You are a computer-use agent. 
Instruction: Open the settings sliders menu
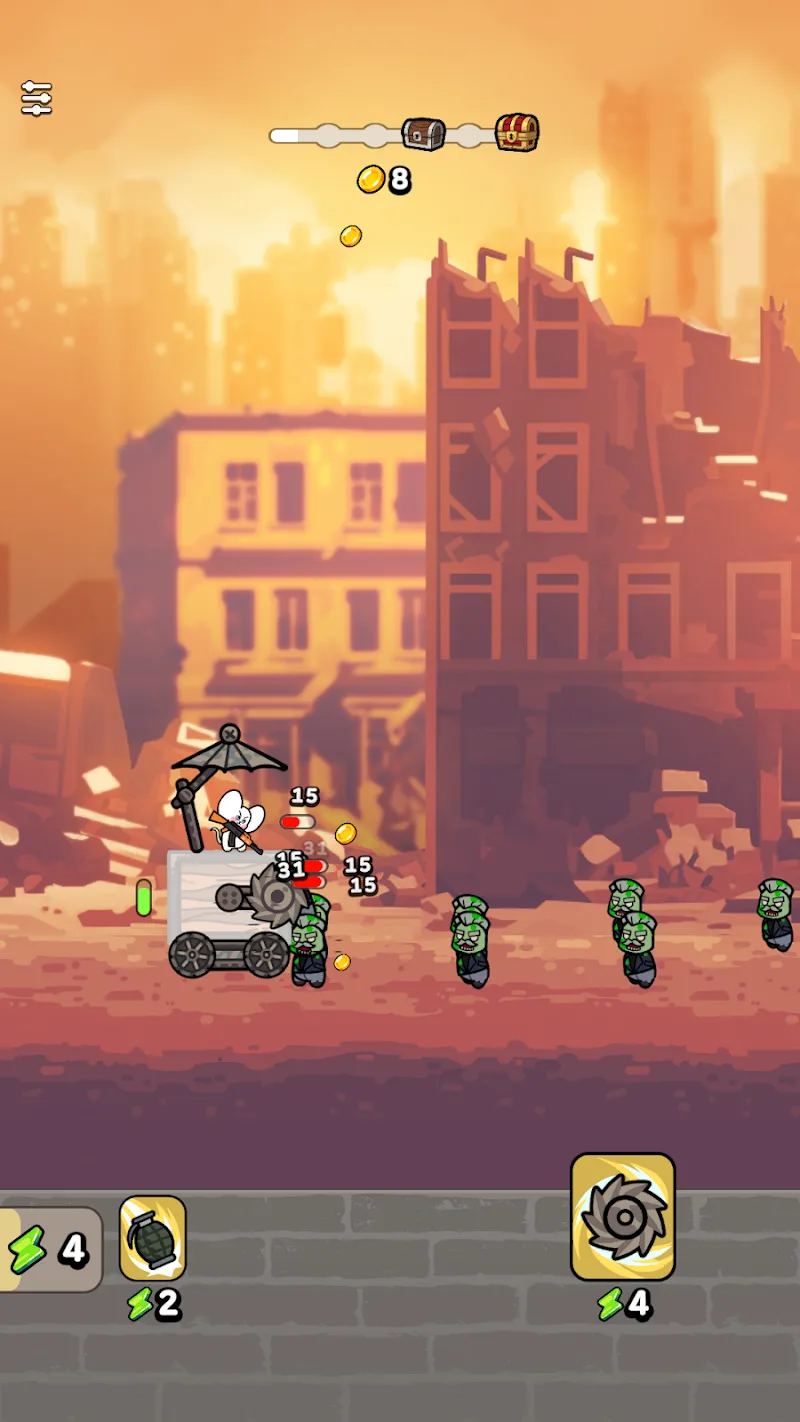36,98
